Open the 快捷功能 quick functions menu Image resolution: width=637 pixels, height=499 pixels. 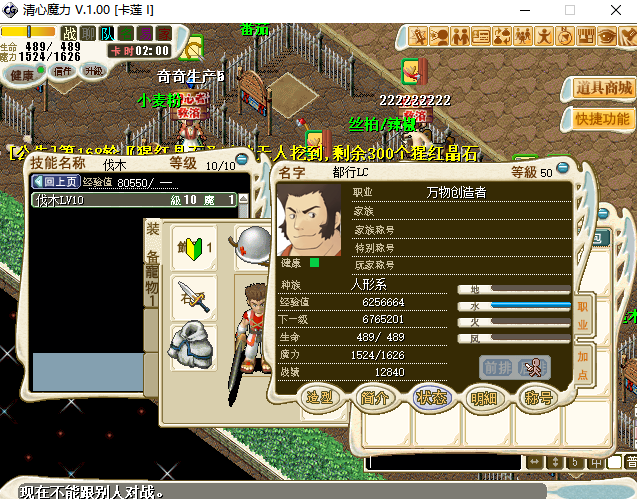coord(604,119)
